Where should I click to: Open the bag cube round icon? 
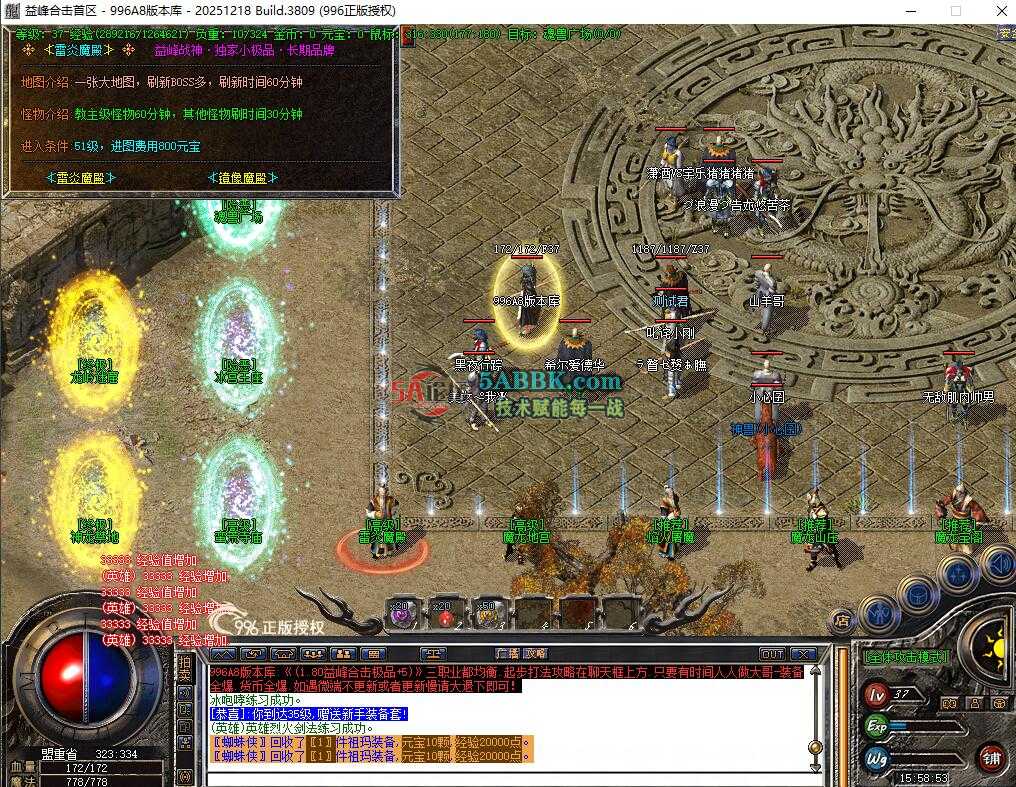click(x=917, y=593)
